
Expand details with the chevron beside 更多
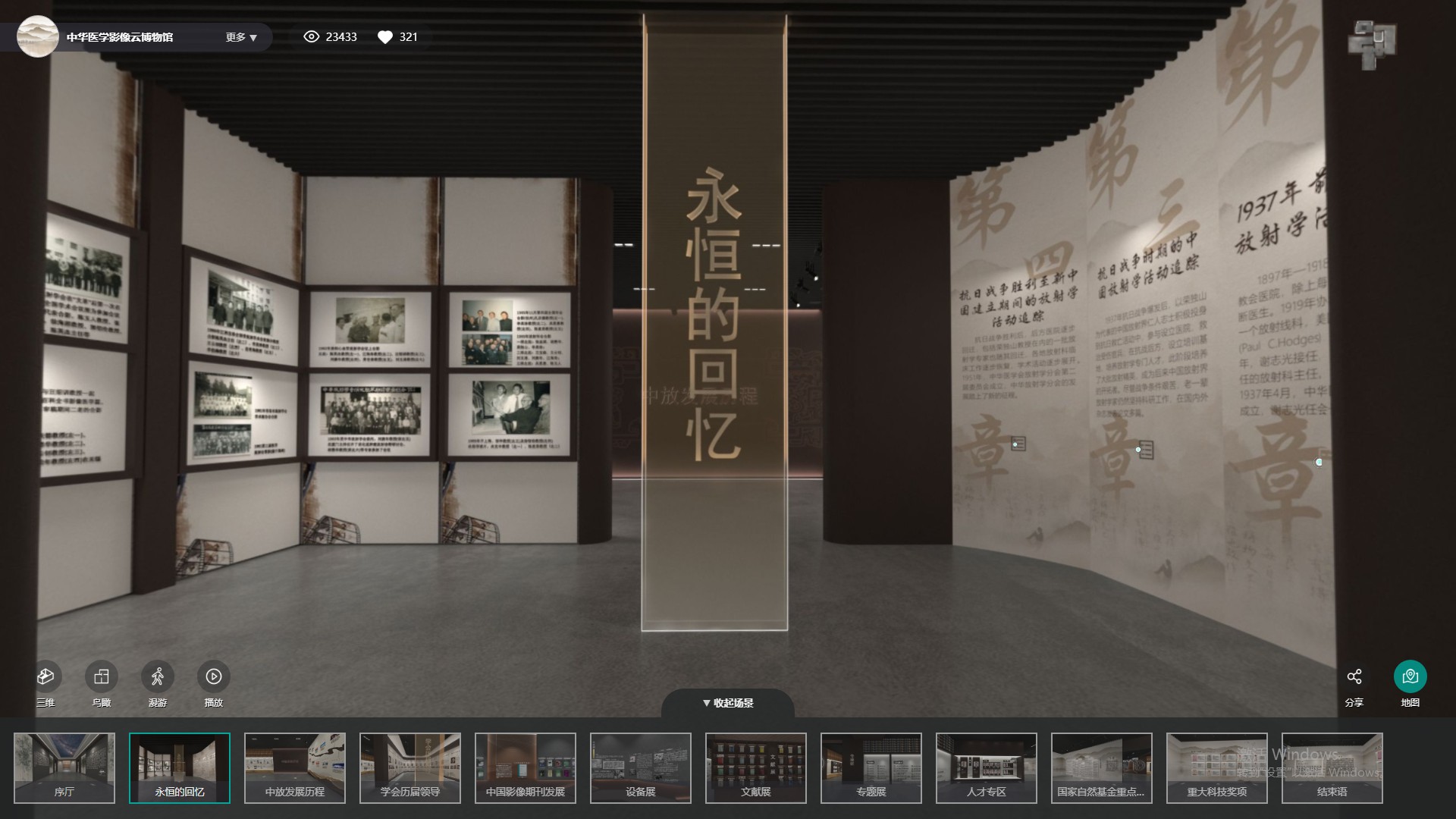click(255, 37)
